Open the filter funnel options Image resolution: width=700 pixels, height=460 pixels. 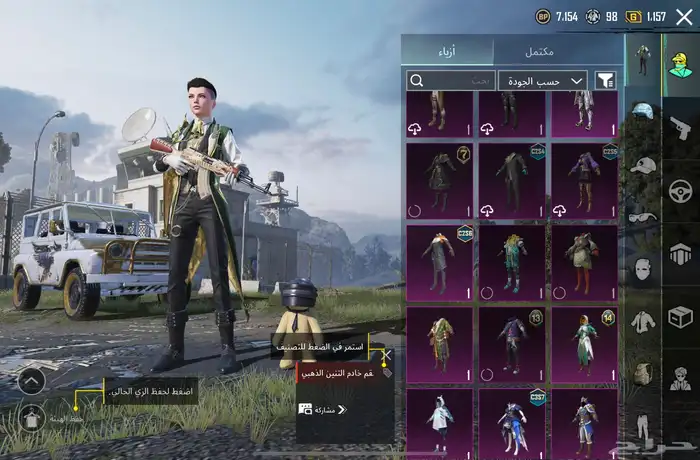coord(605,80)
